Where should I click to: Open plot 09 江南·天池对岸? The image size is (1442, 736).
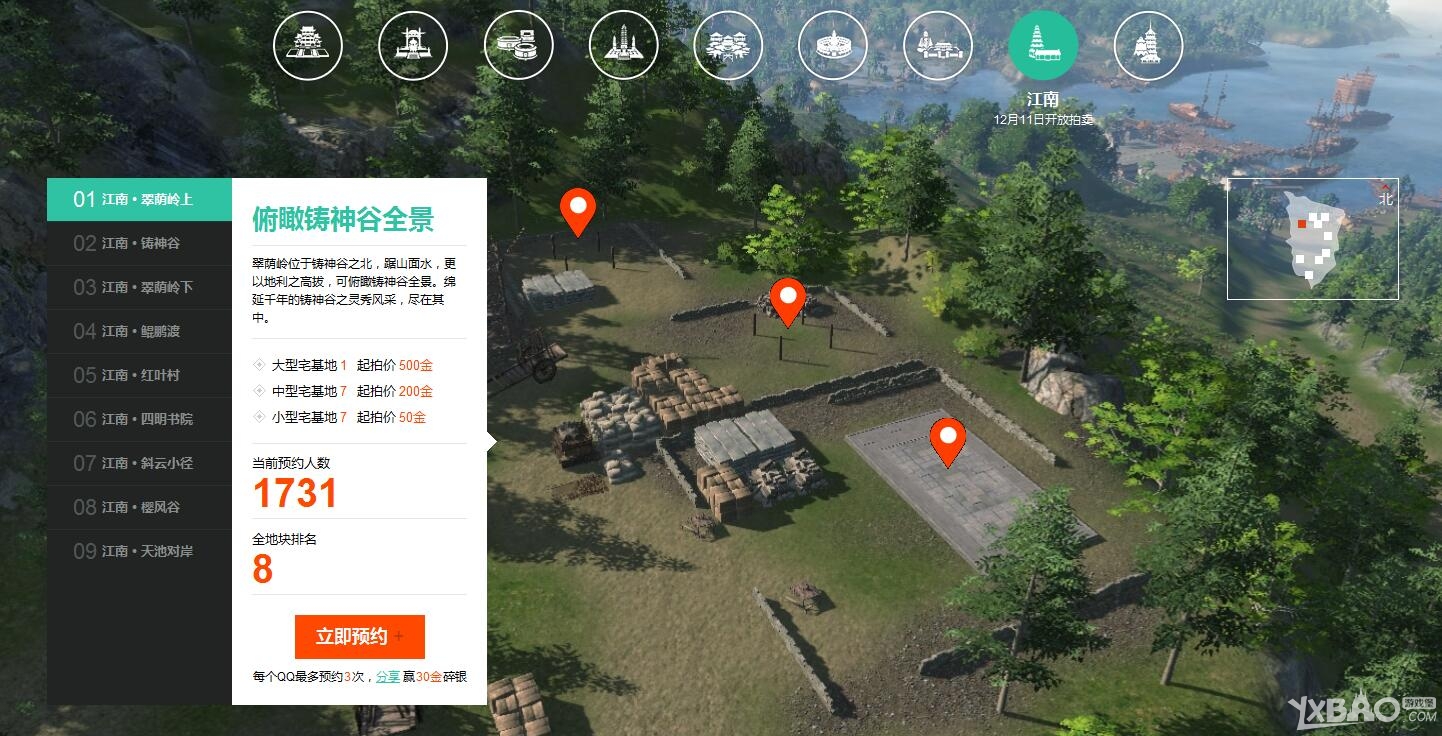tap(140, 551)
